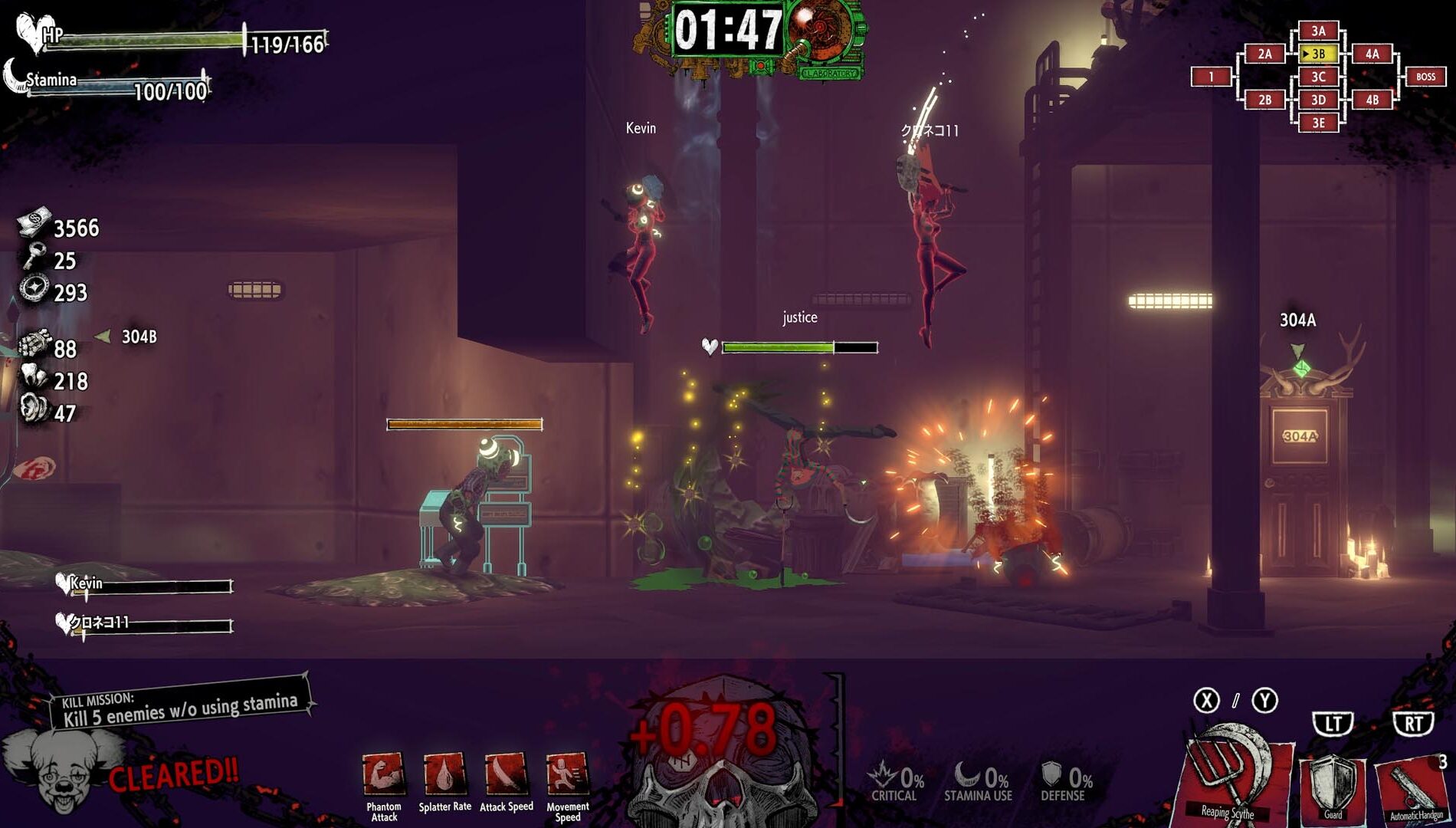Click the Critical stat icon
Image resolution: width=1456 pixels, height=828 pixels.
[884, 776]
